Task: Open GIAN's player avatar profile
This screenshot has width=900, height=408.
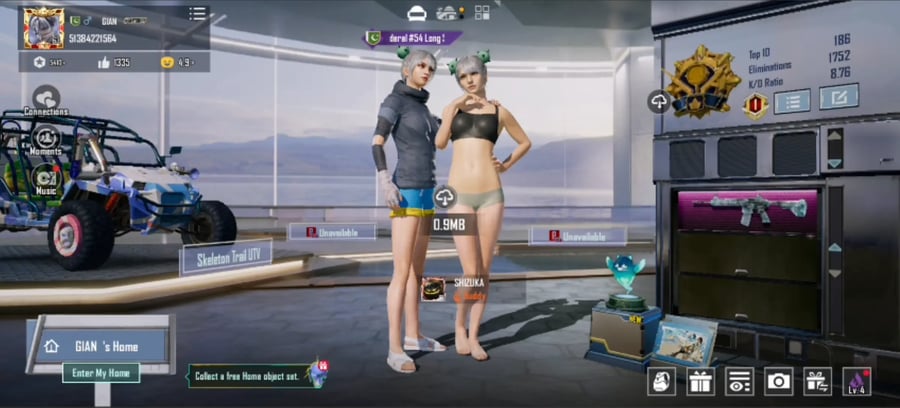Action: [44, 27]
